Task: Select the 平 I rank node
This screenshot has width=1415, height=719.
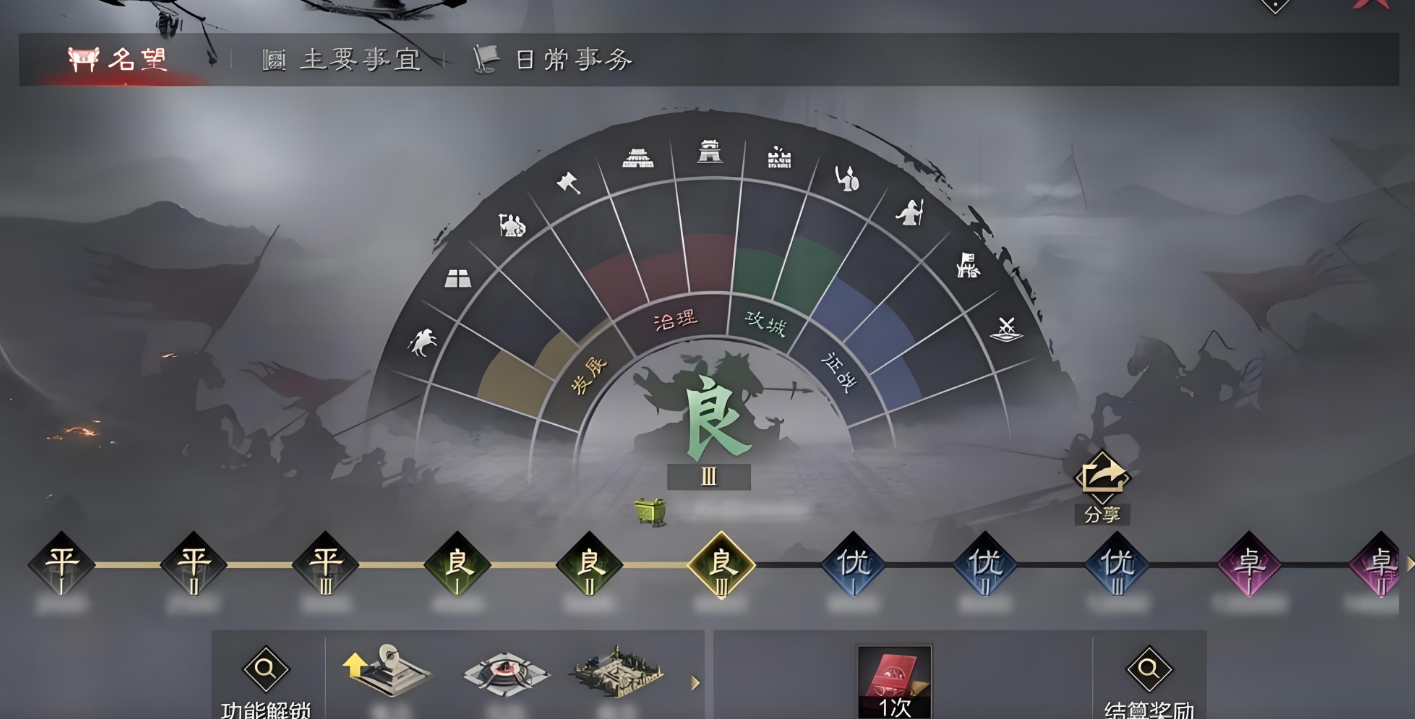Action: click(61, 564)
